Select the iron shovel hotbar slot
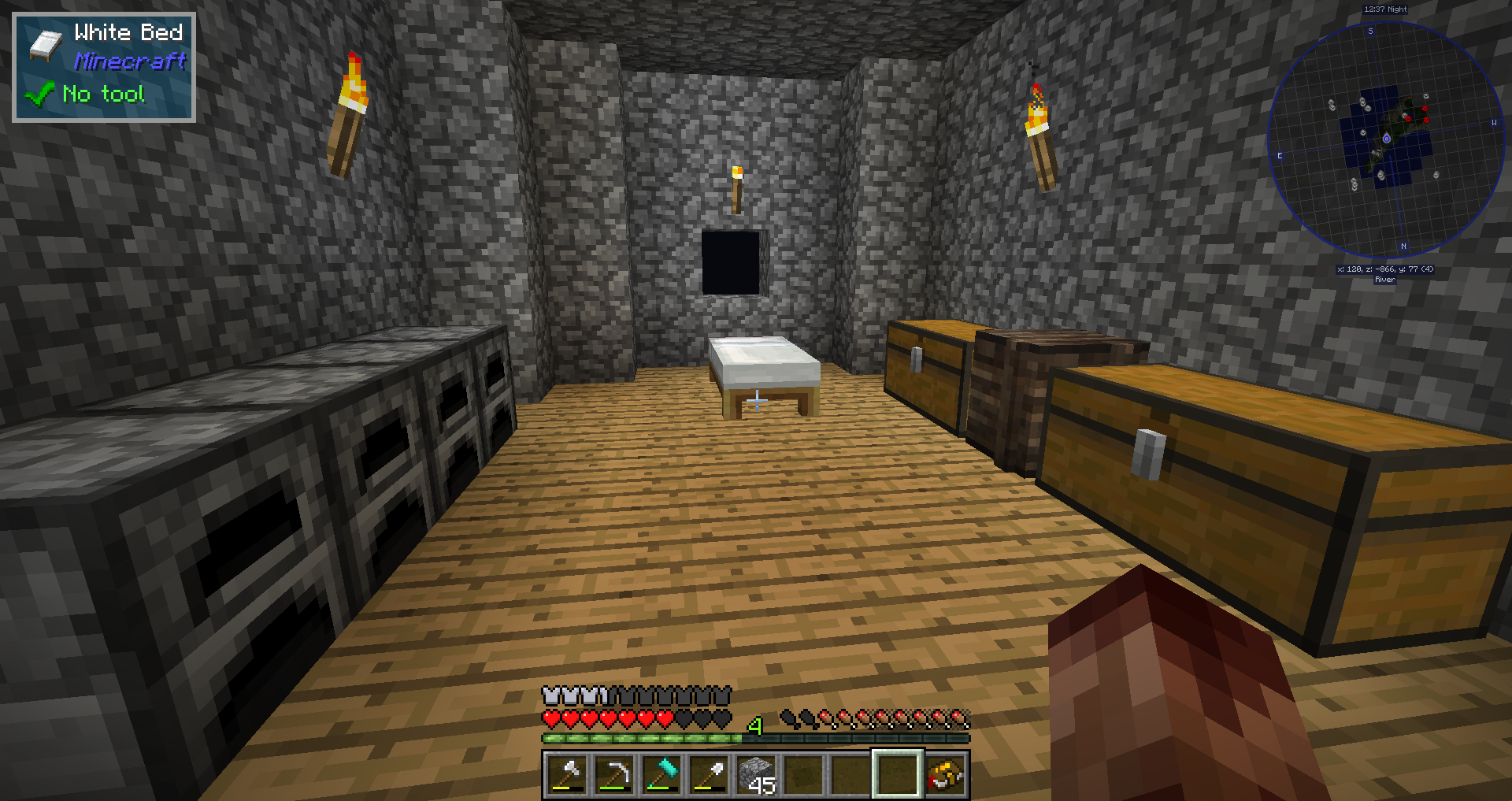This screenshot has width=1512, height=801. point(709,774)
